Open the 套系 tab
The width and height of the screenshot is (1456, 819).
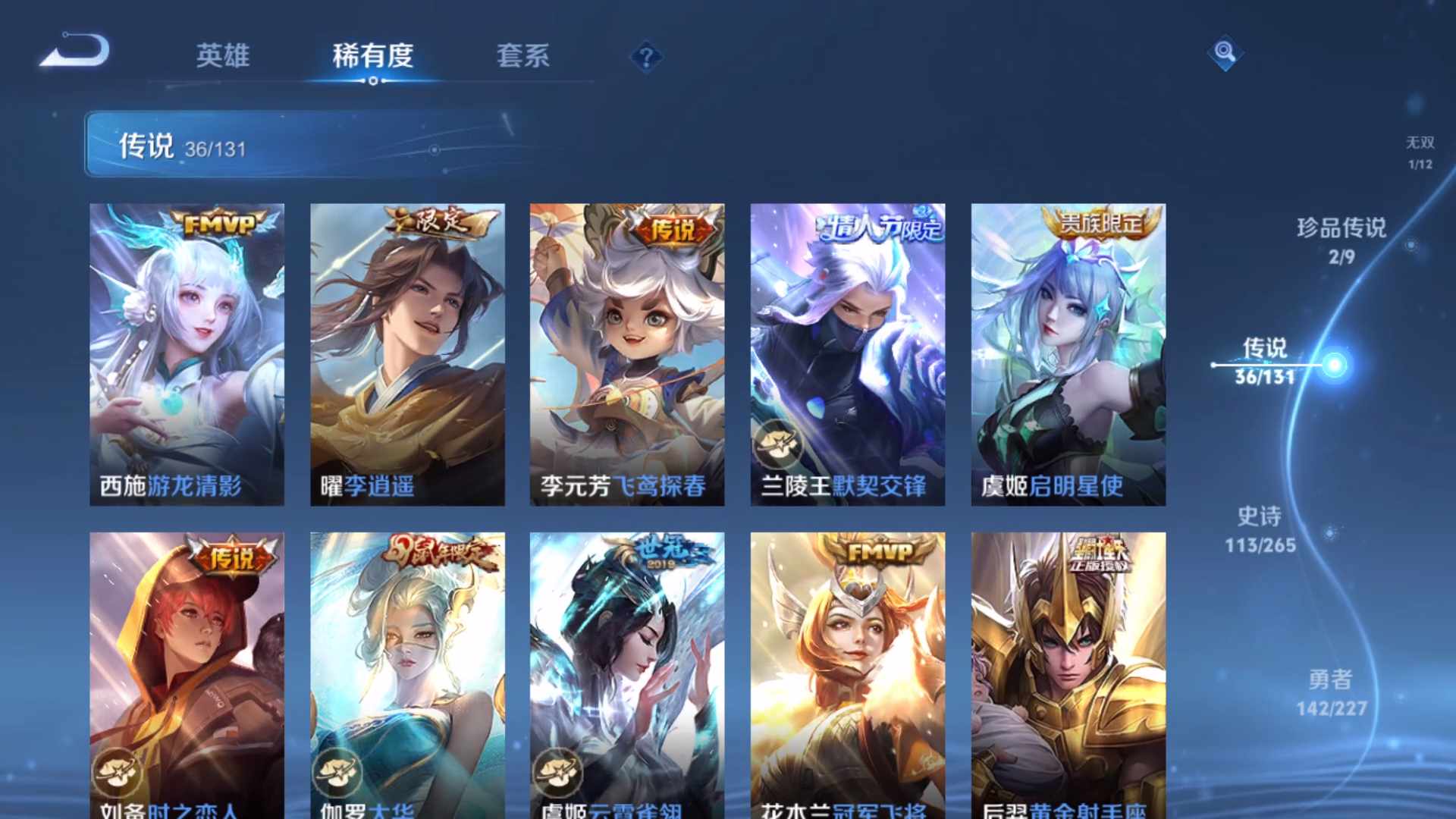coord(522,55)
